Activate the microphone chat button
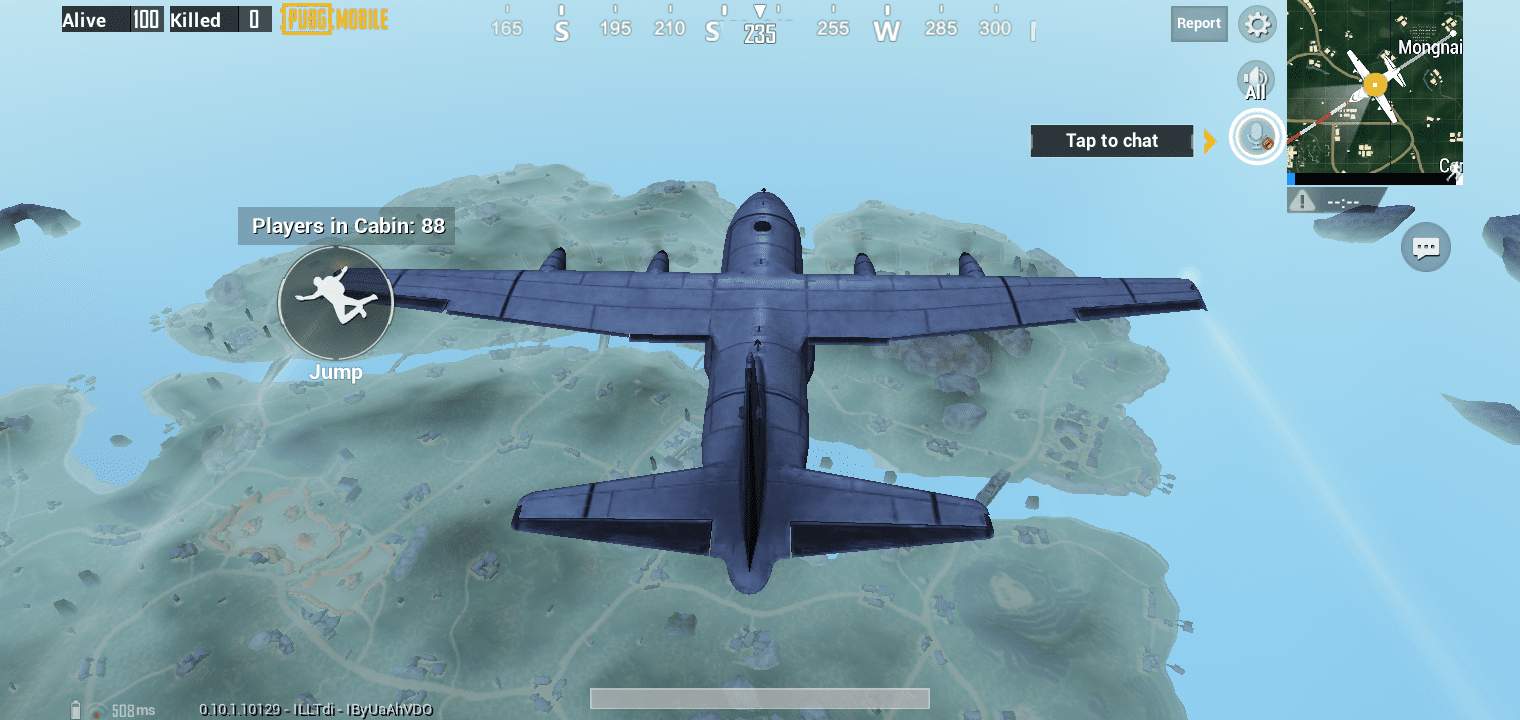Image resolution: width=1520 pixels, height=720 pixels. 1256,137
